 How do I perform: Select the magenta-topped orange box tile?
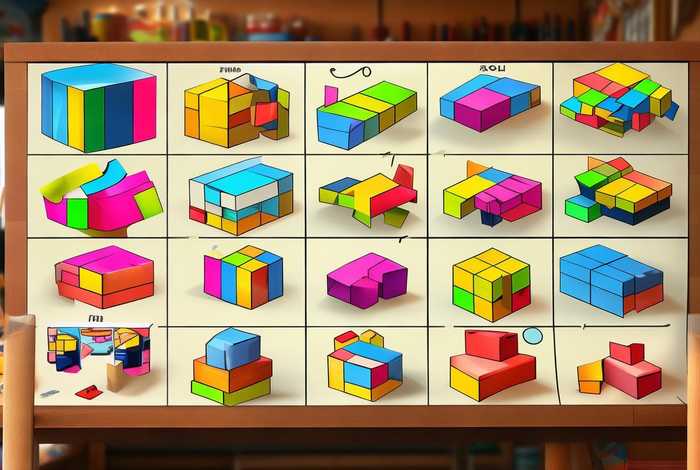tap(103, 276)
